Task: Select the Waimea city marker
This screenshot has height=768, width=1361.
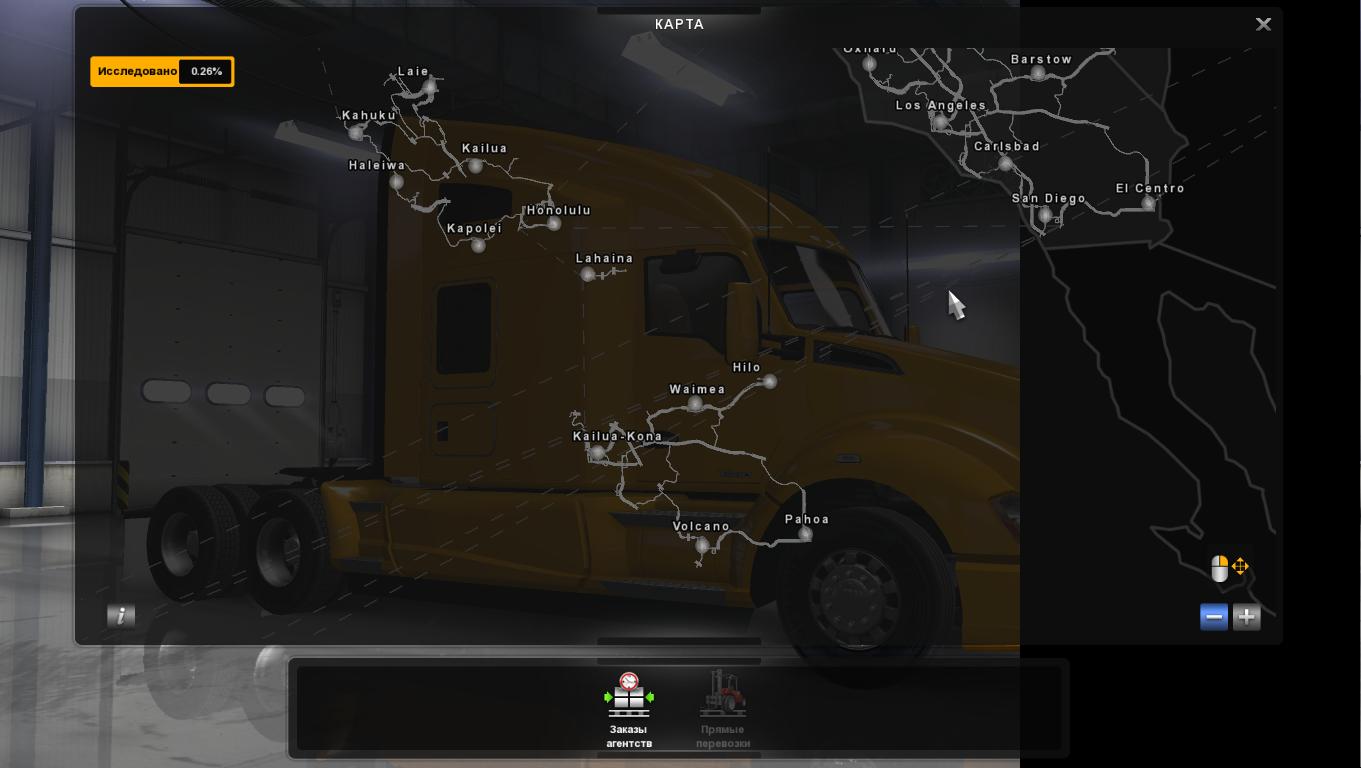Action: [x=695, y=403]
